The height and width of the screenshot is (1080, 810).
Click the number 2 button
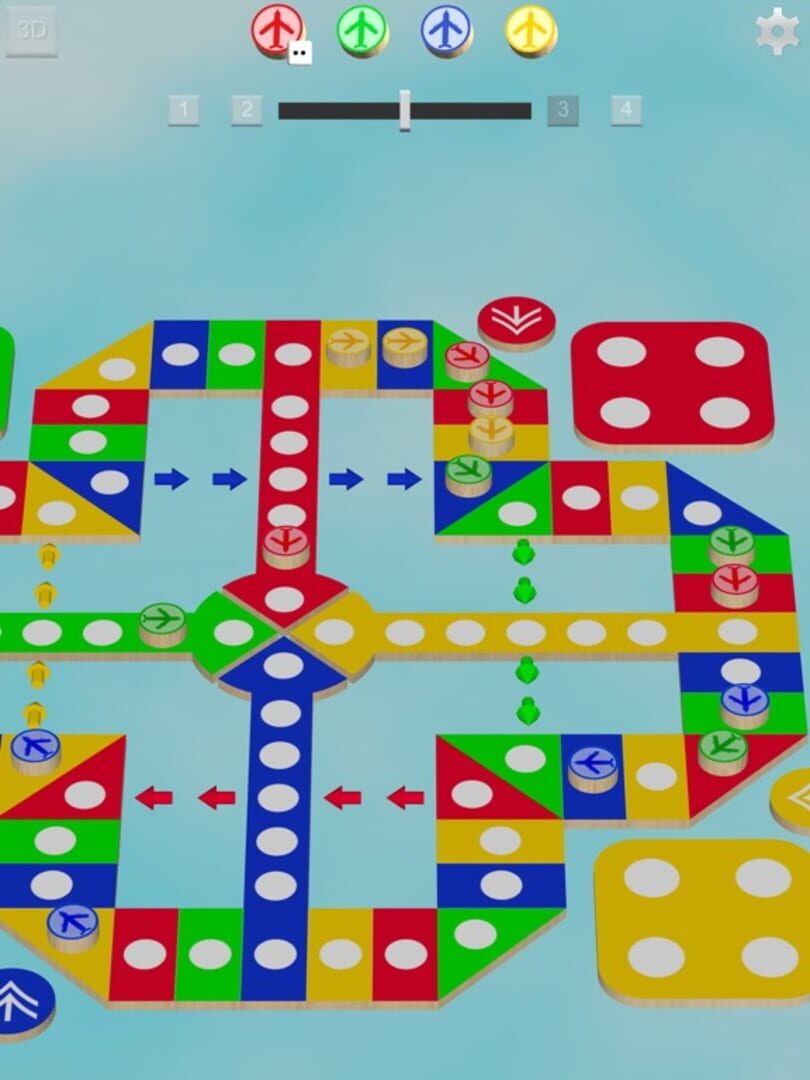click(247, 110)
